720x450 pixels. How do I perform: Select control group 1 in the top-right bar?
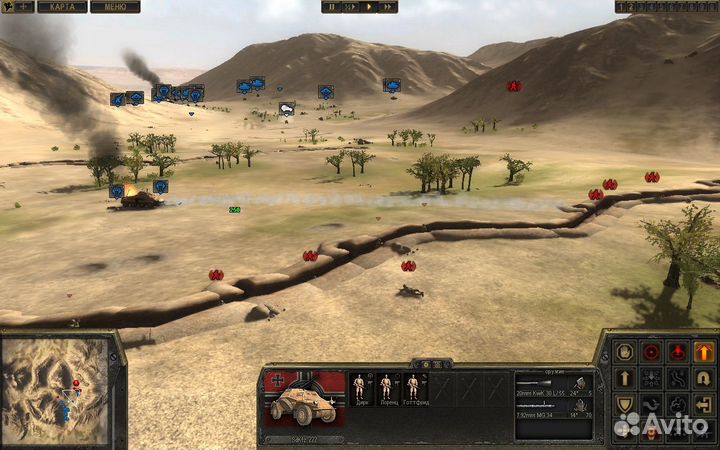pos(620,6)
